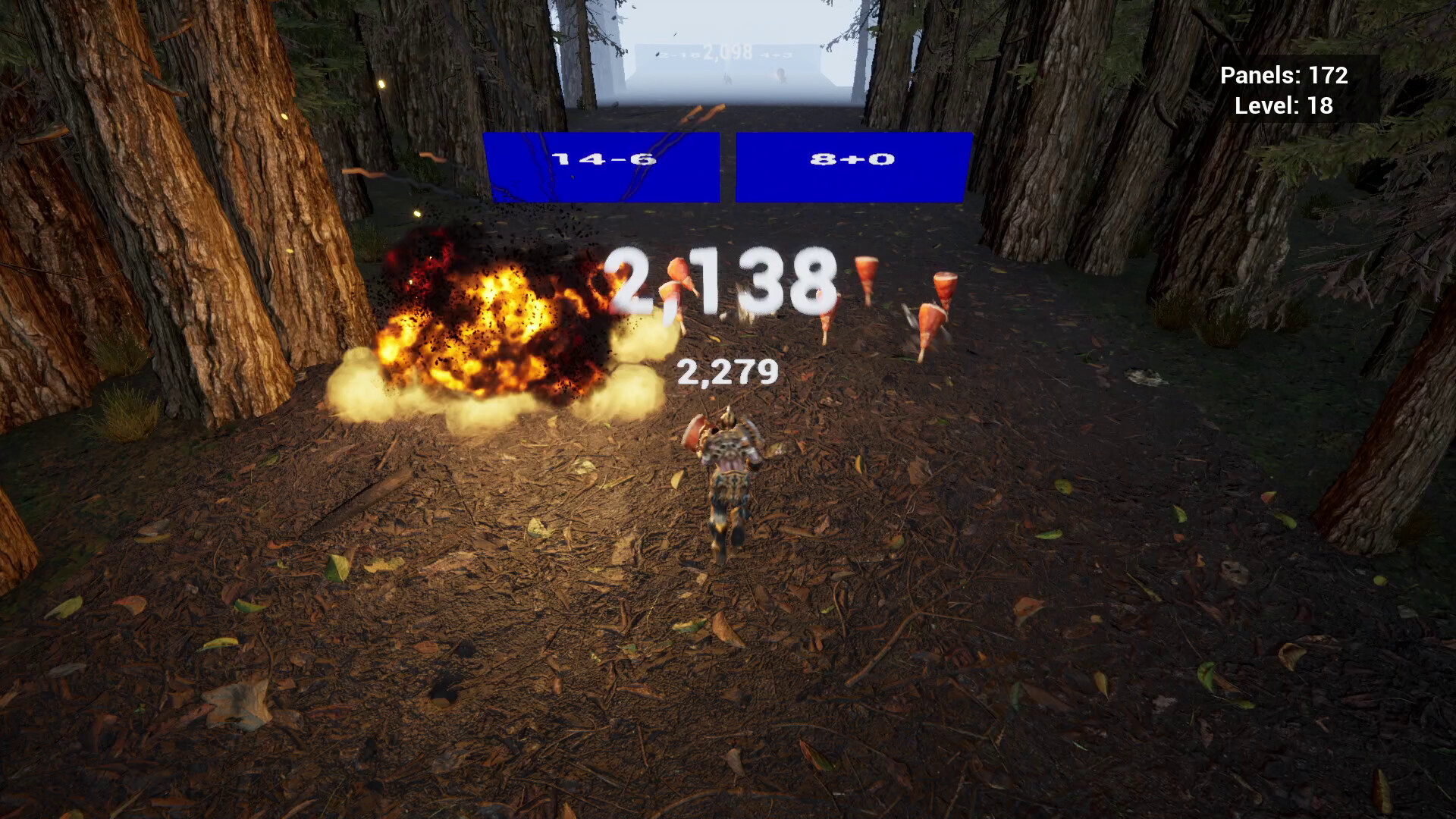The height and width of the screenshot is (819, 1456).
Task: Click the 2,098 gate score in the distance
Action: tap(726, 52)
